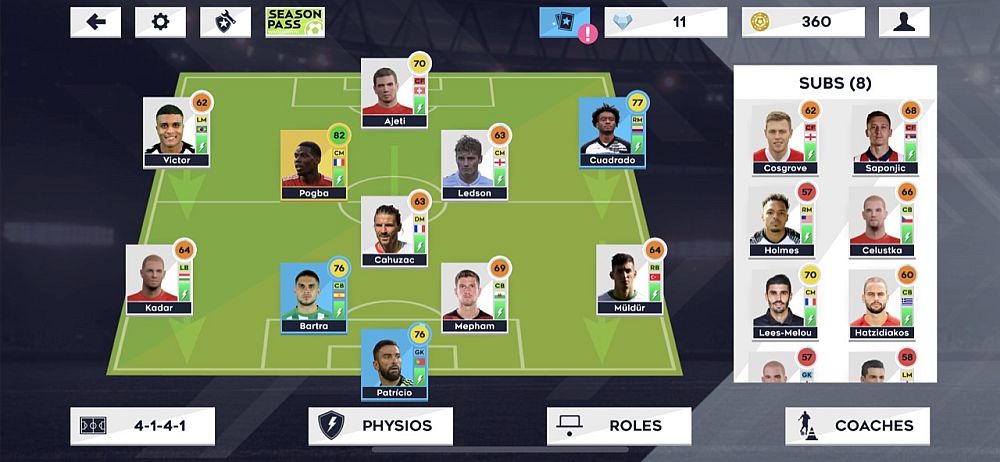
Task: Select substitute Saponjic
Action: pos(883,139)
